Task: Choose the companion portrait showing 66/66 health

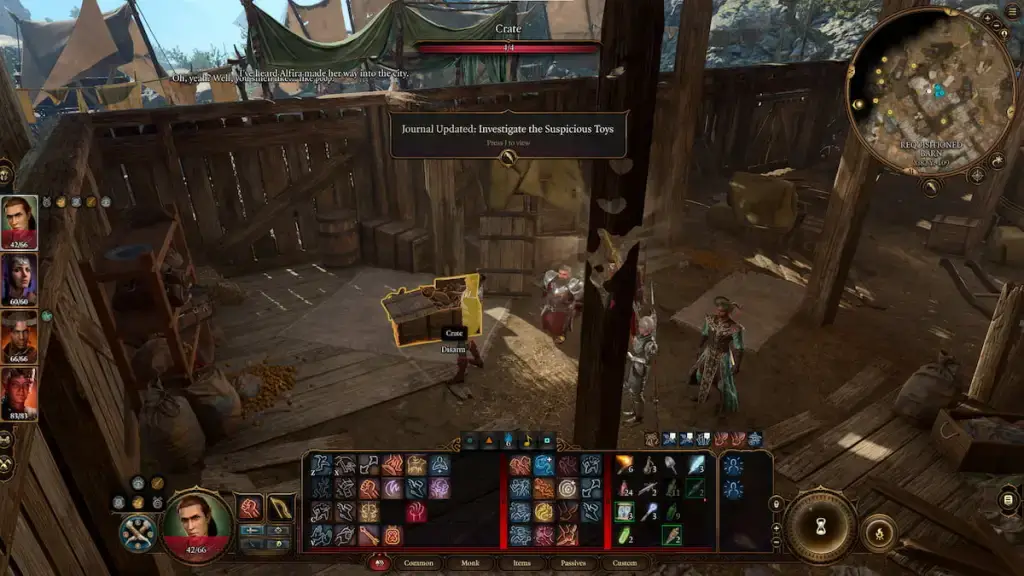Action: coord(19,336)
